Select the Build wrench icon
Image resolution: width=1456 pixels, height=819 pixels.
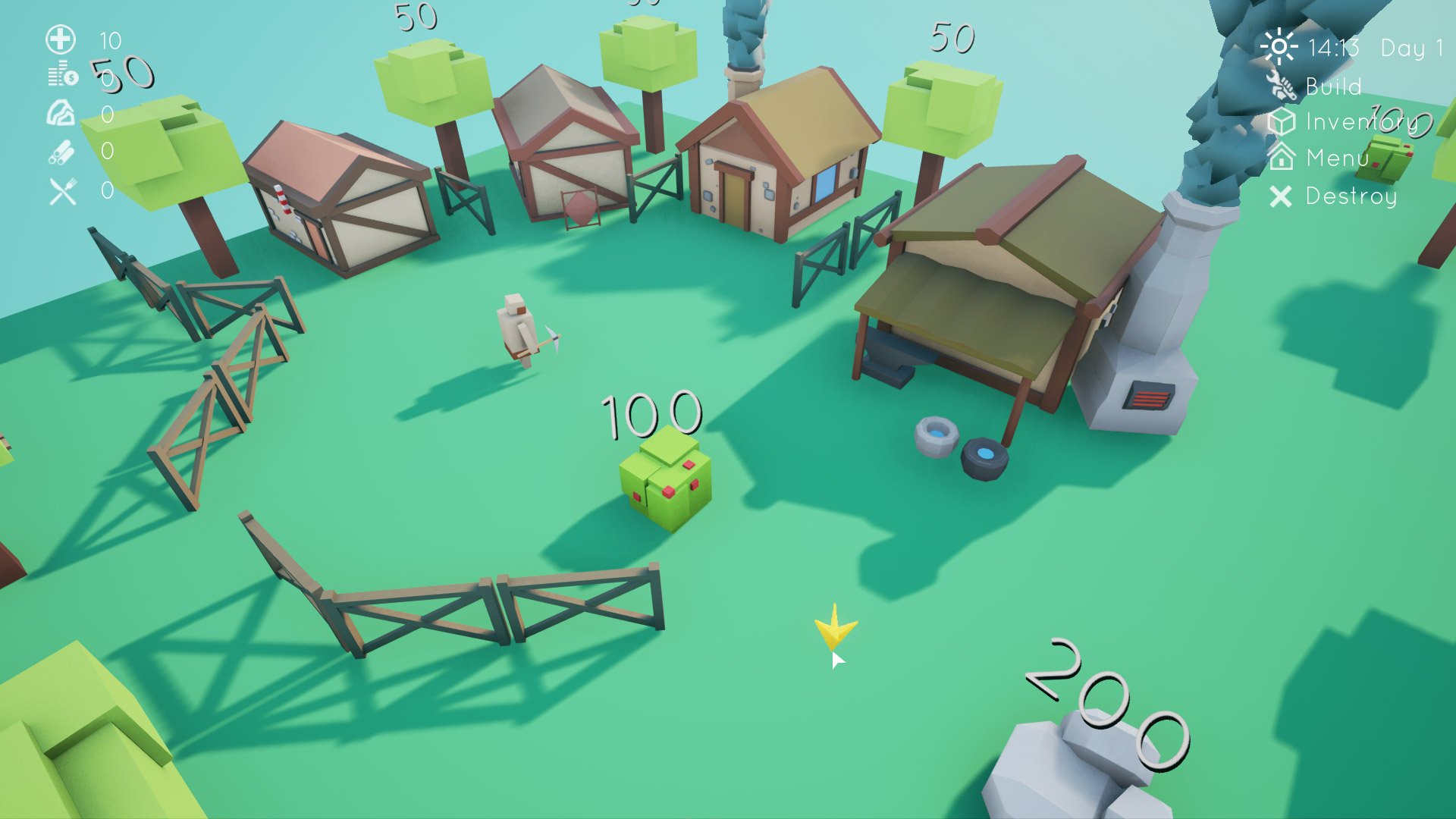click(x=1282, y=86)
